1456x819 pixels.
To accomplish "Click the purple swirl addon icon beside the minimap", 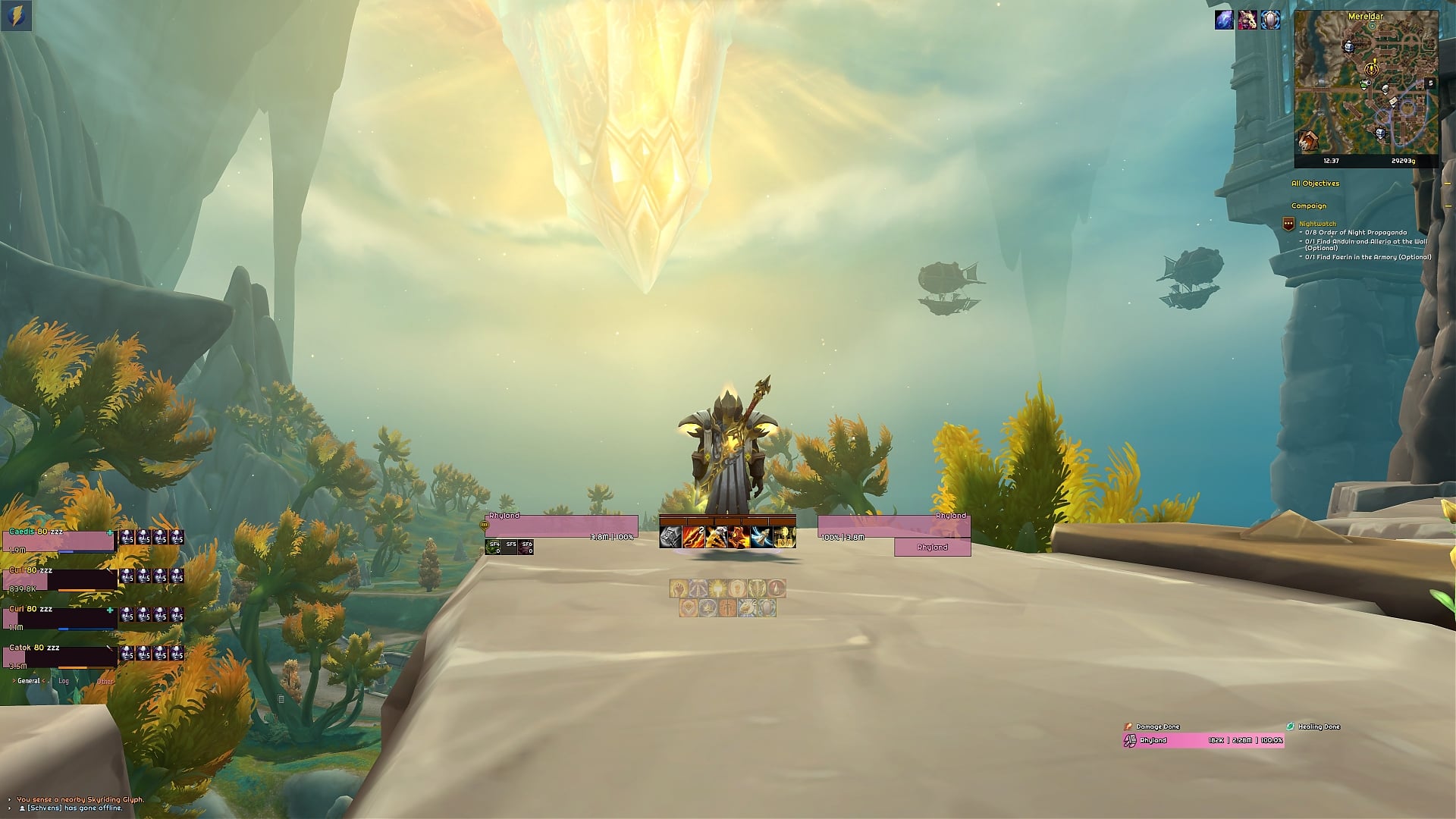I will pyautogui.click(x=1223, y=20).
